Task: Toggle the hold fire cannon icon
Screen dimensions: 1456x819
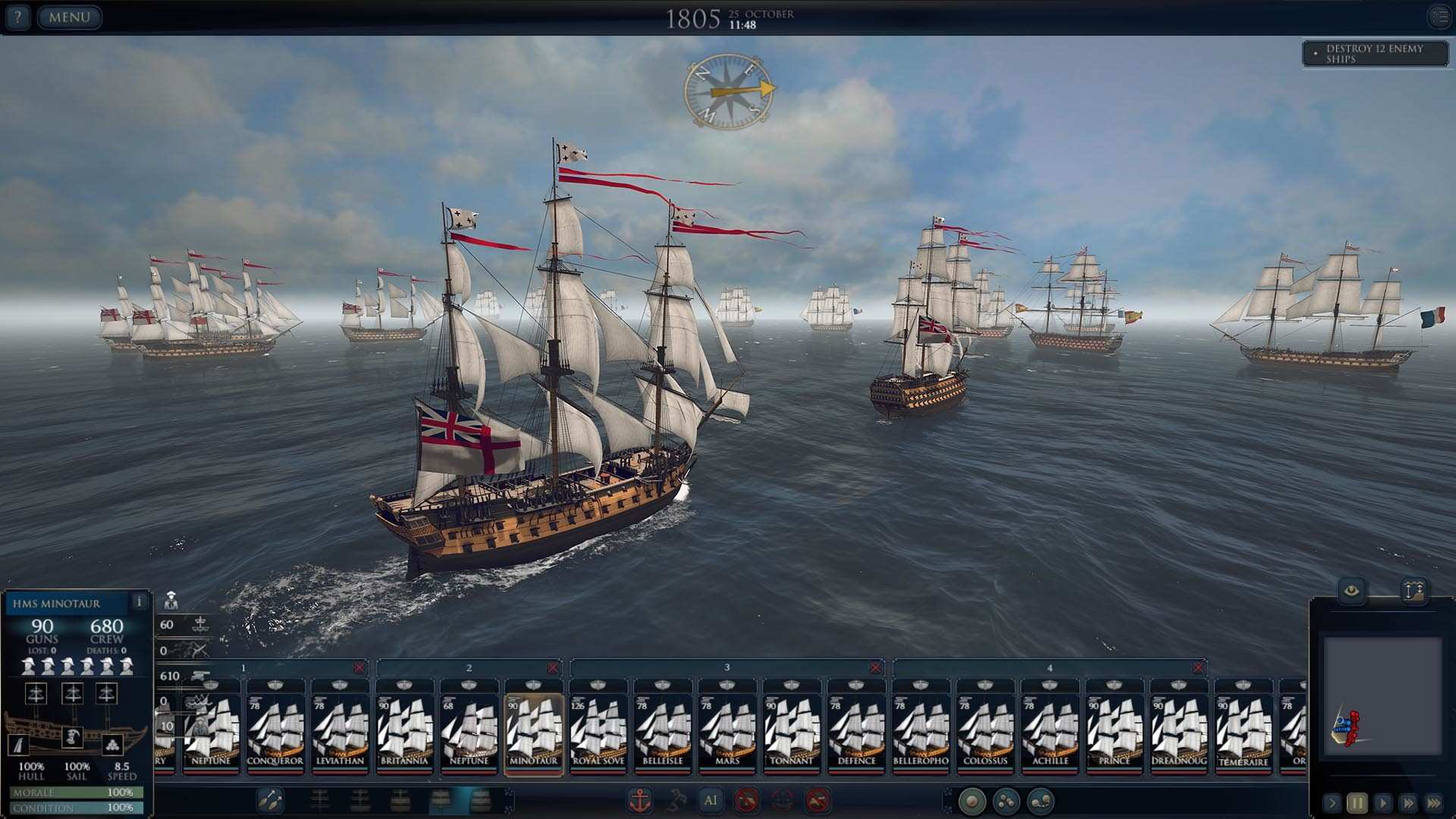Action: point(745,801)
